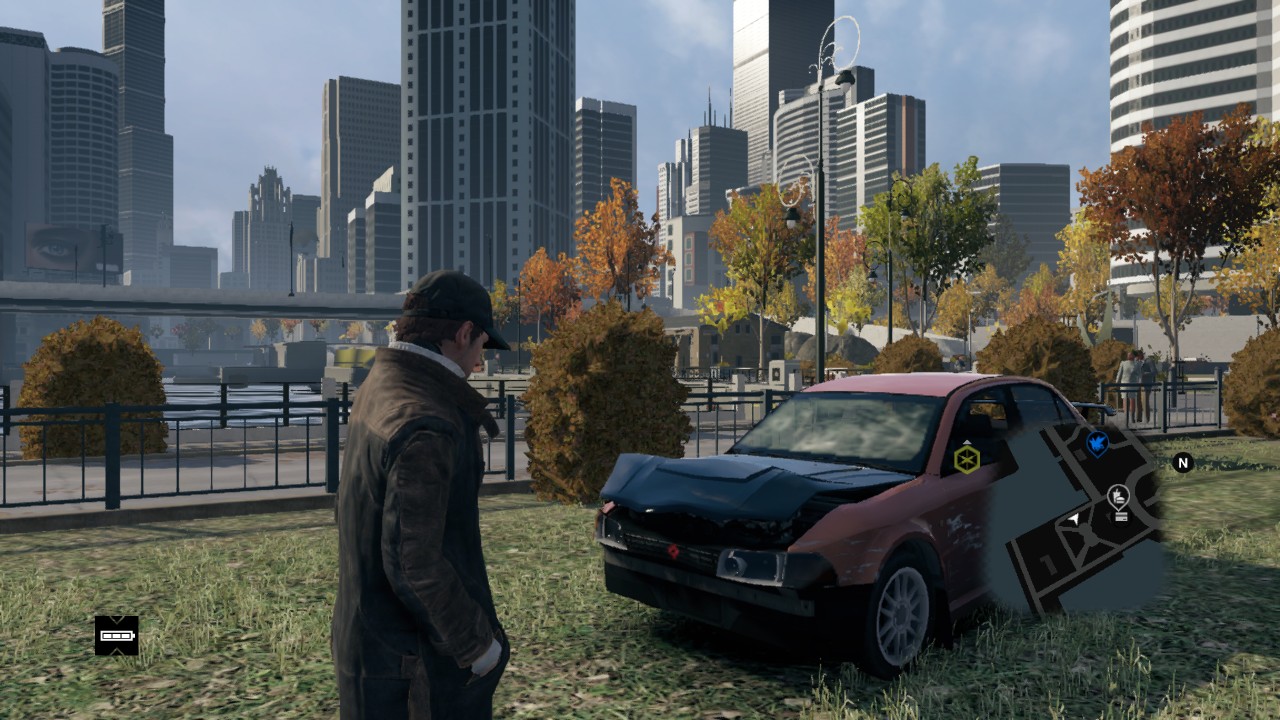Select the yellow hexagon marker on the minimap
This screenshot has height=720, width=1280.
pyautogui.click(x=966, y=459)
